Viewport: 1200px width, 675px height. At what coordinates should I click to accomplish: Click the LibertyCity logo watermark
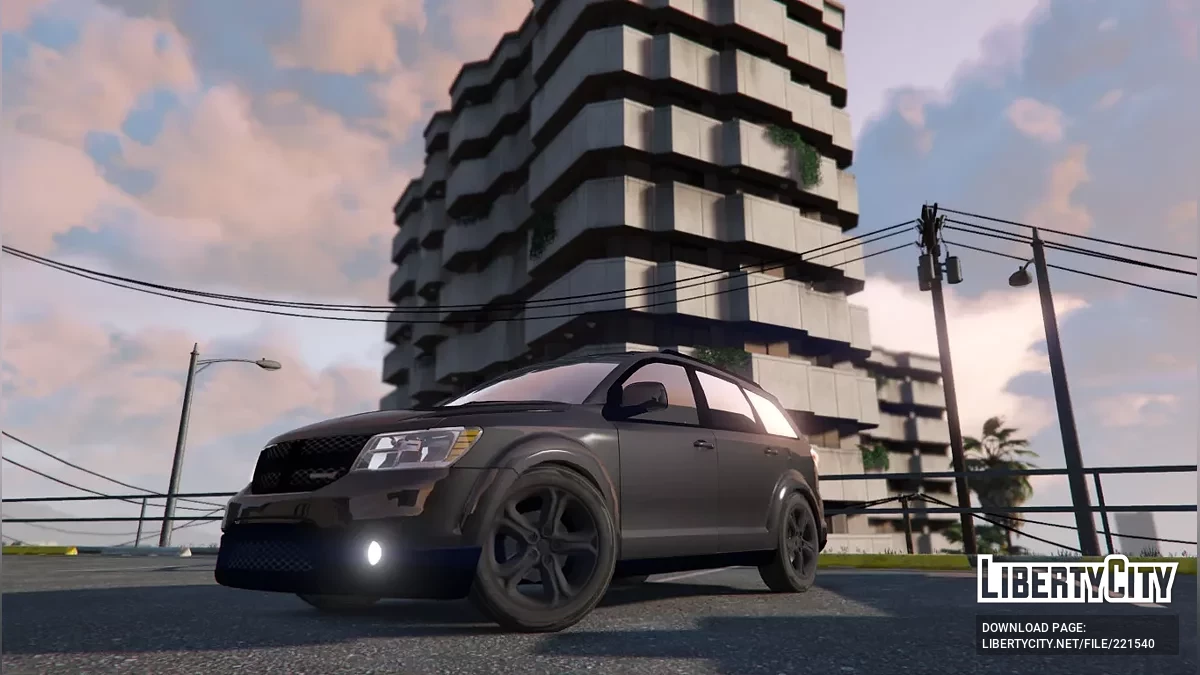point(1077,579)
